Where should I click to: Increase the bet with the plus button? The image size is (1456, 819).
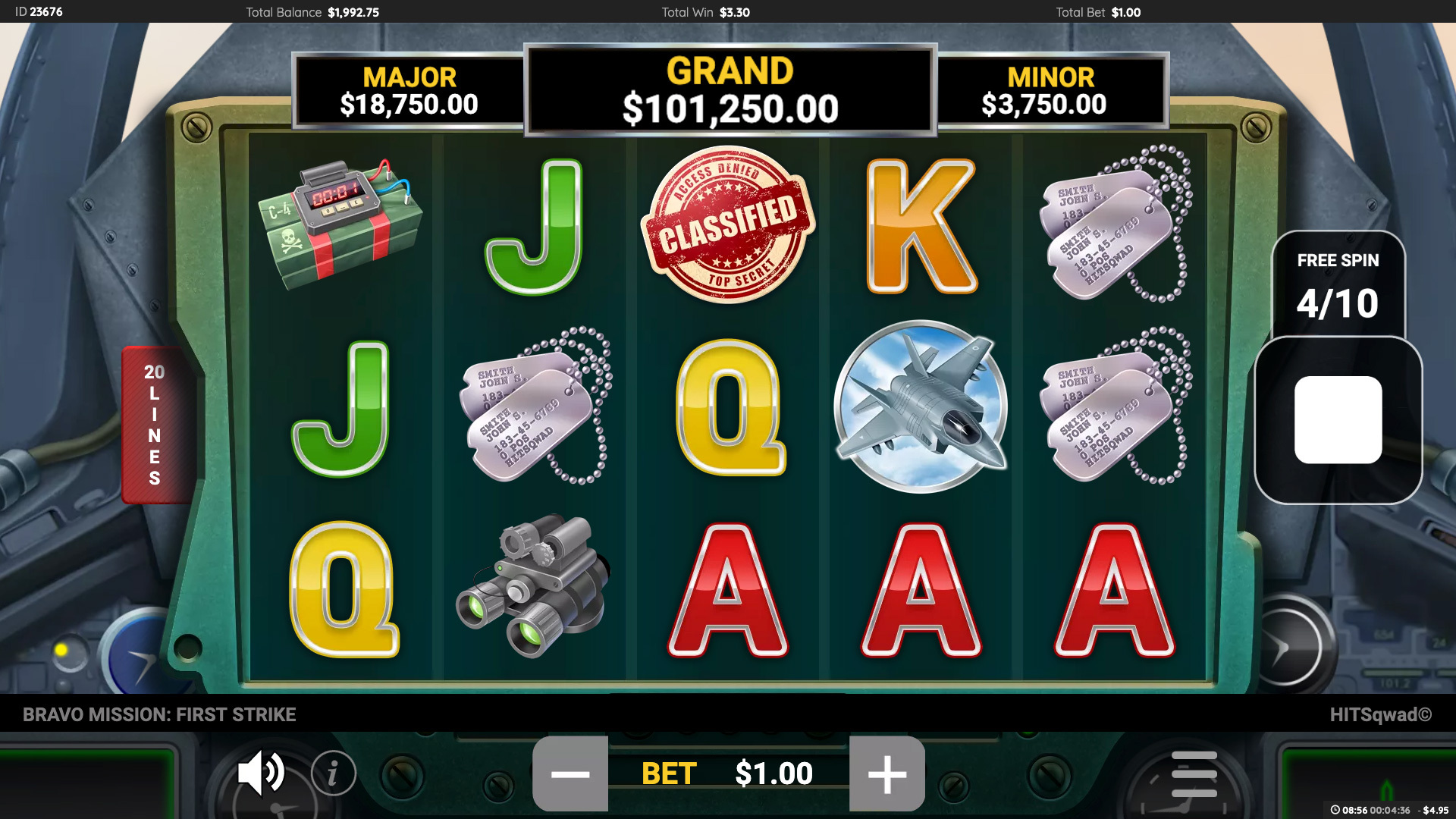point(886,773)
